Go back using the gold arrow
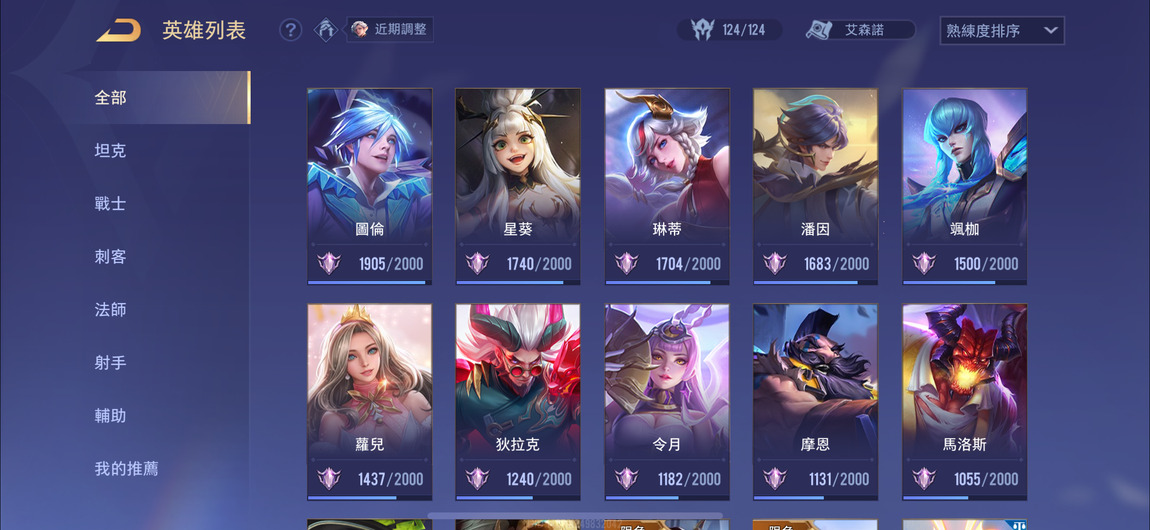Image resolution: width=1150 pixels, height=530 pixels. tap(118, 30)
